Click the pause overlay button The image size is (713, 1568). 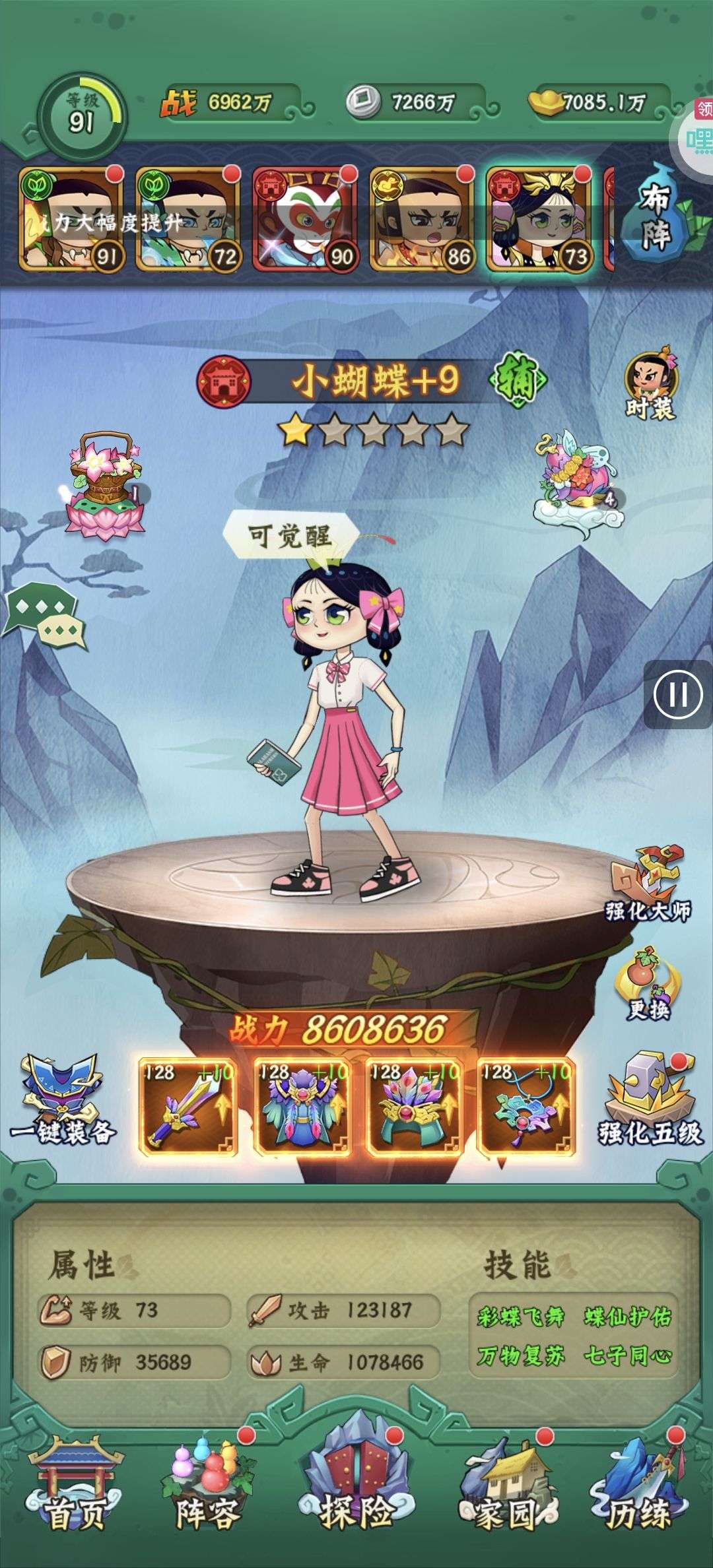[x=678, y=694]
